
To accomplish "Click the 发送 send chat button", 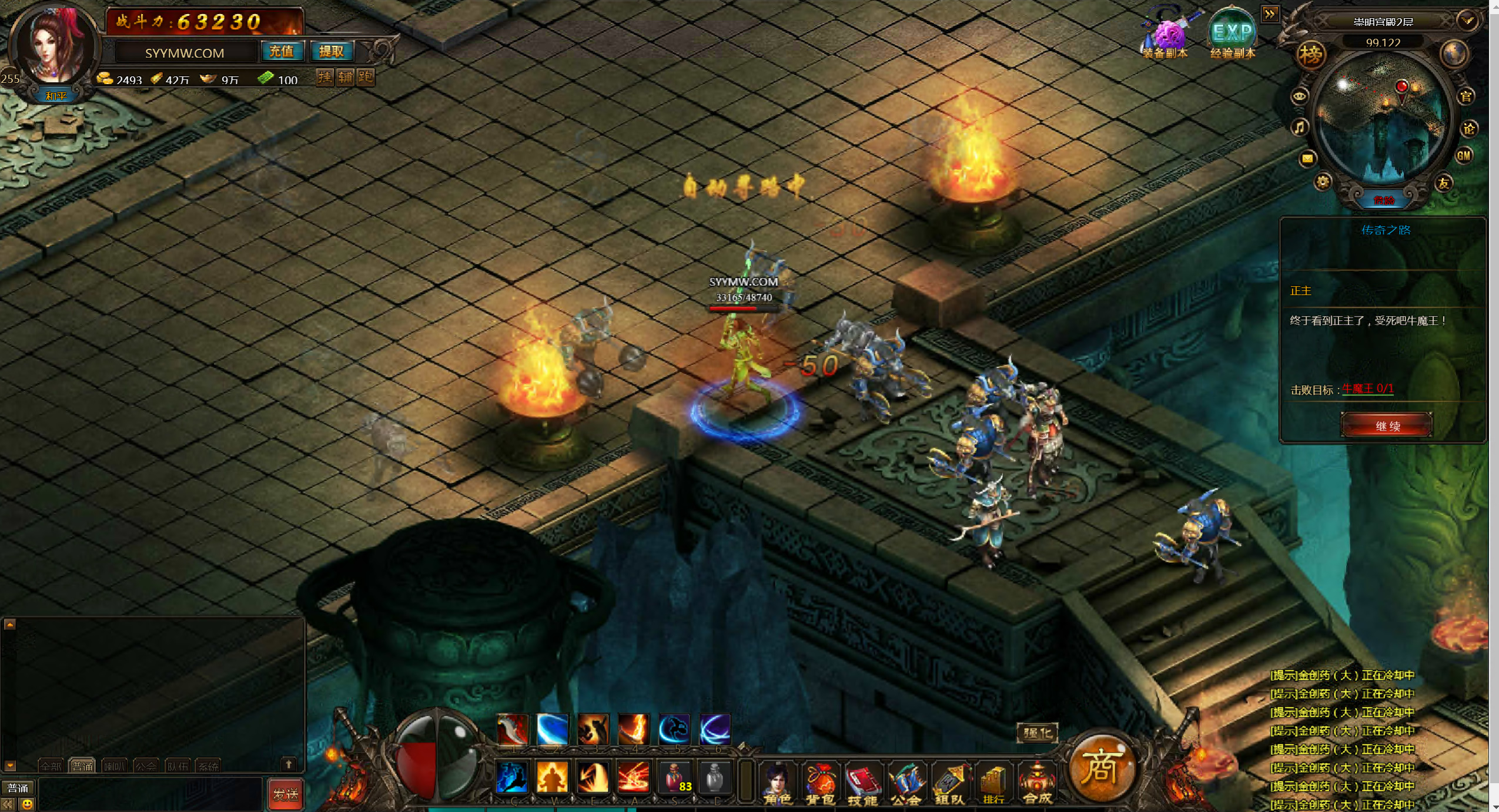I will click(286, 794).
